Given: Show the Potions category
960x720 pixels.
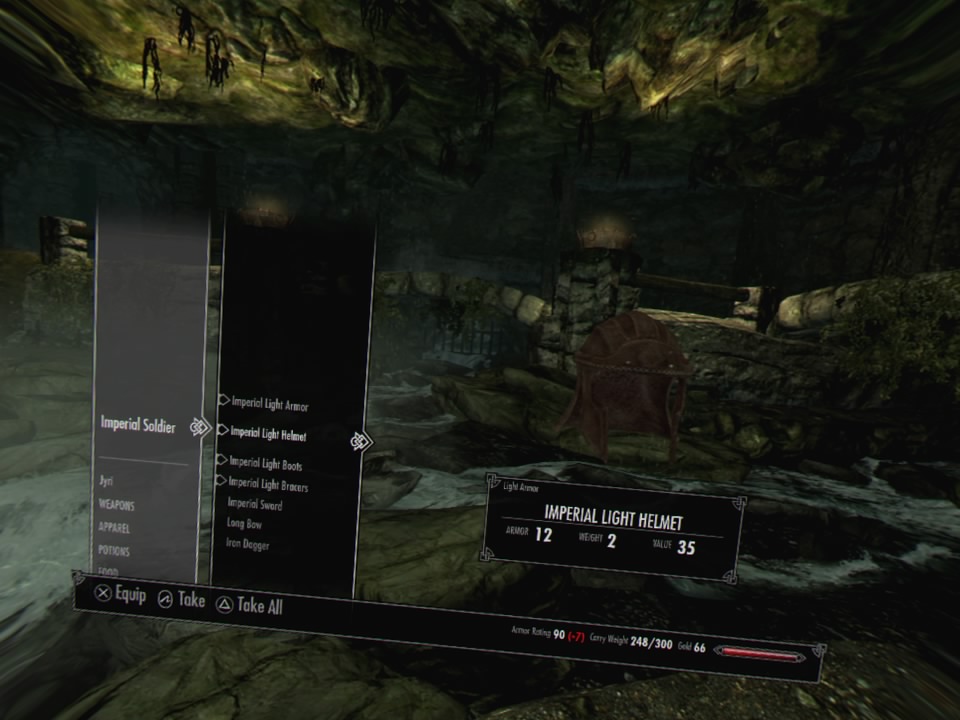Looking at the screenshot, I should click(x=114, y=551).
